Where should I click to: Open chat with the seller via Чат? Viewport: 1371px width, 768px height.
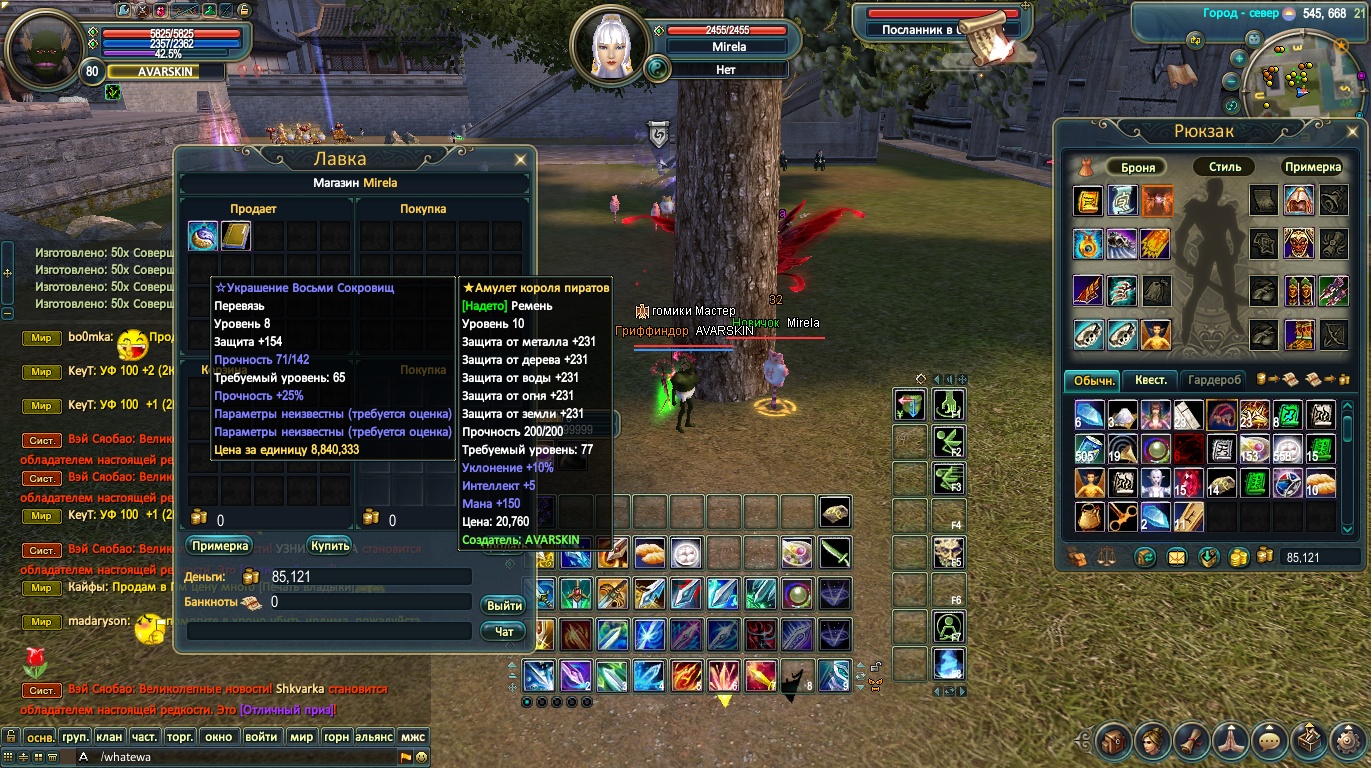[x=504, y=631]
